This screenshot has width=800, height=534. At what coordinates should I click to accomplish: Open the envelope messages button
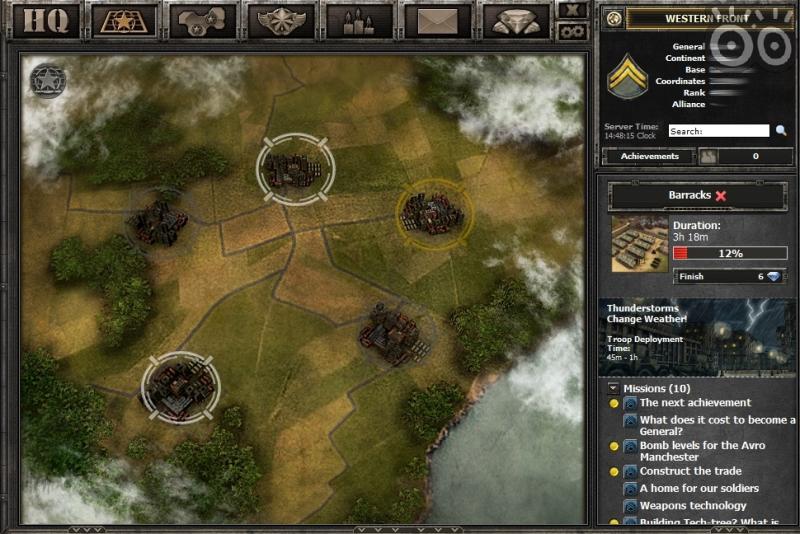[437, 20]
